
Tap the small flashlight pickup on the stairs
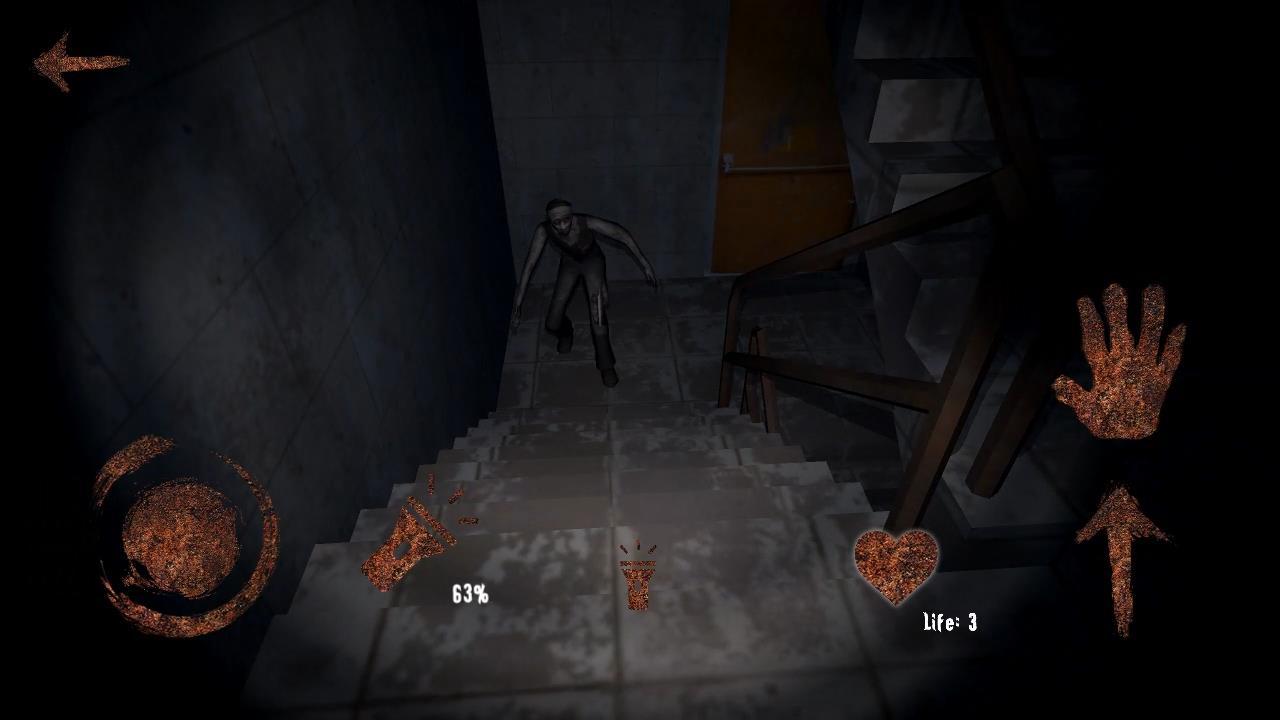tap(636, 585)
